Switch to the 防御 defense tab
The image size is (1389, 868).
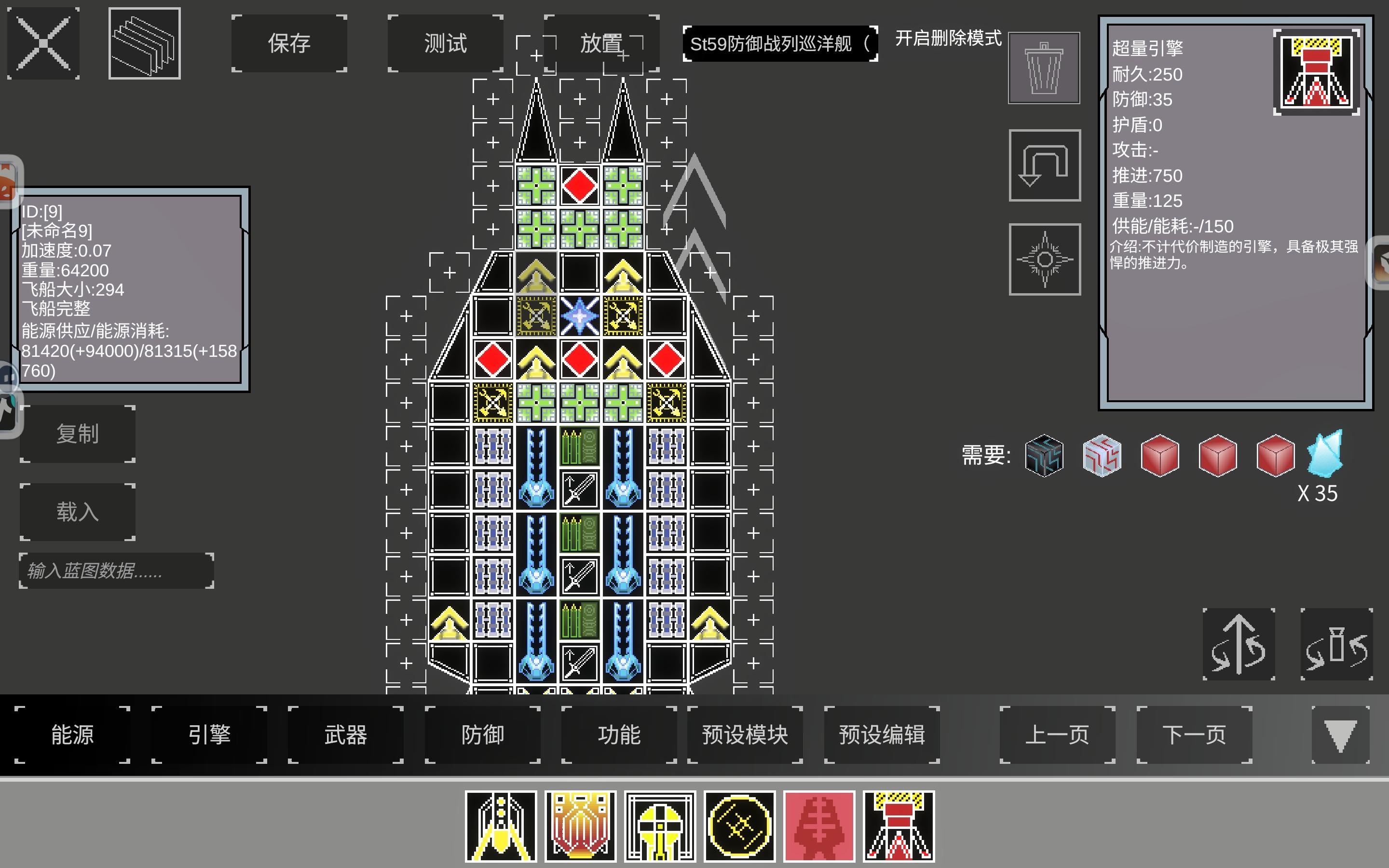coord(481,735)
